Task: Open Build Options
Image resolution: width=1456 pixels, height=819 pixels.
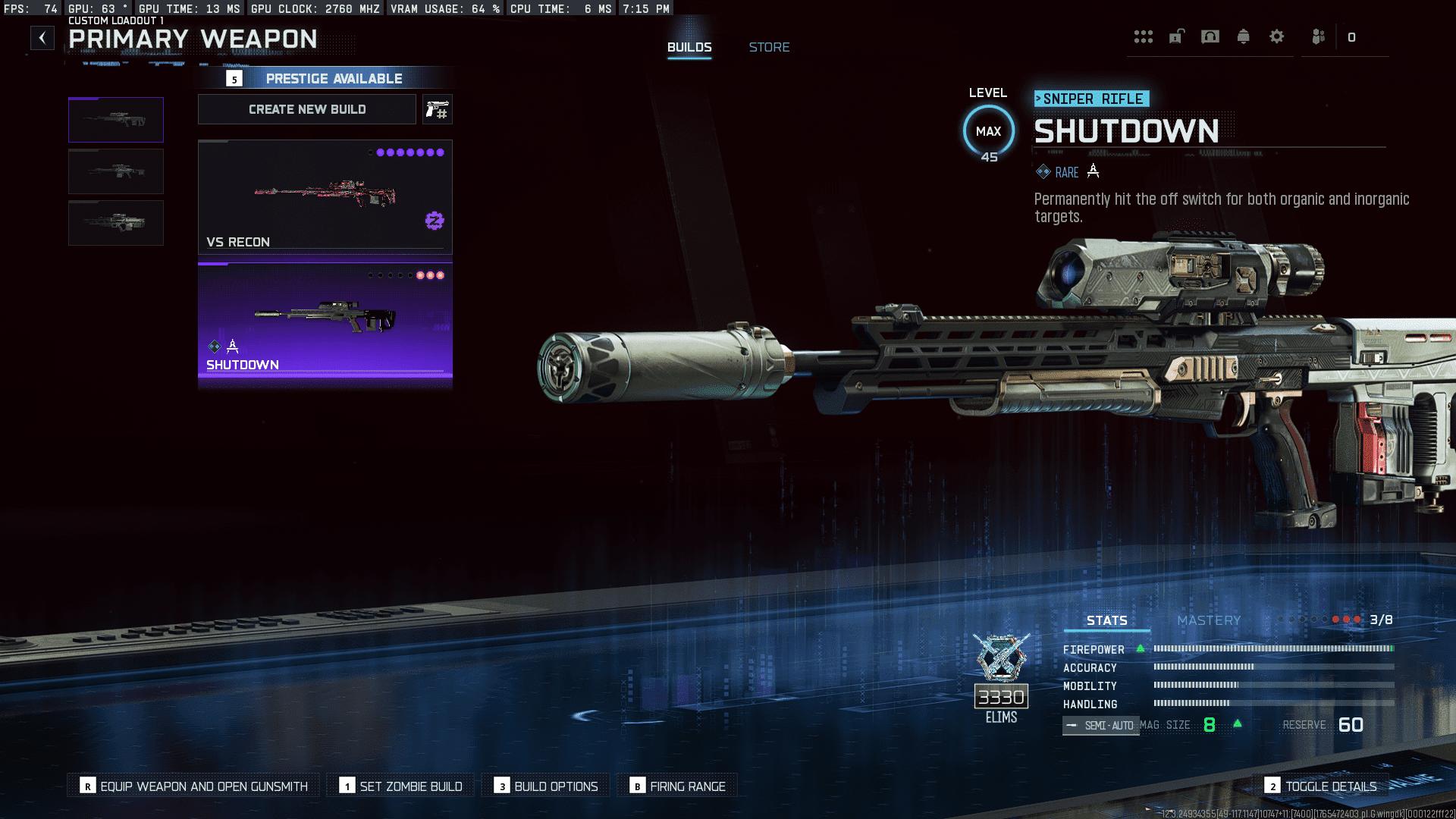Action: (x=546, y=786)
